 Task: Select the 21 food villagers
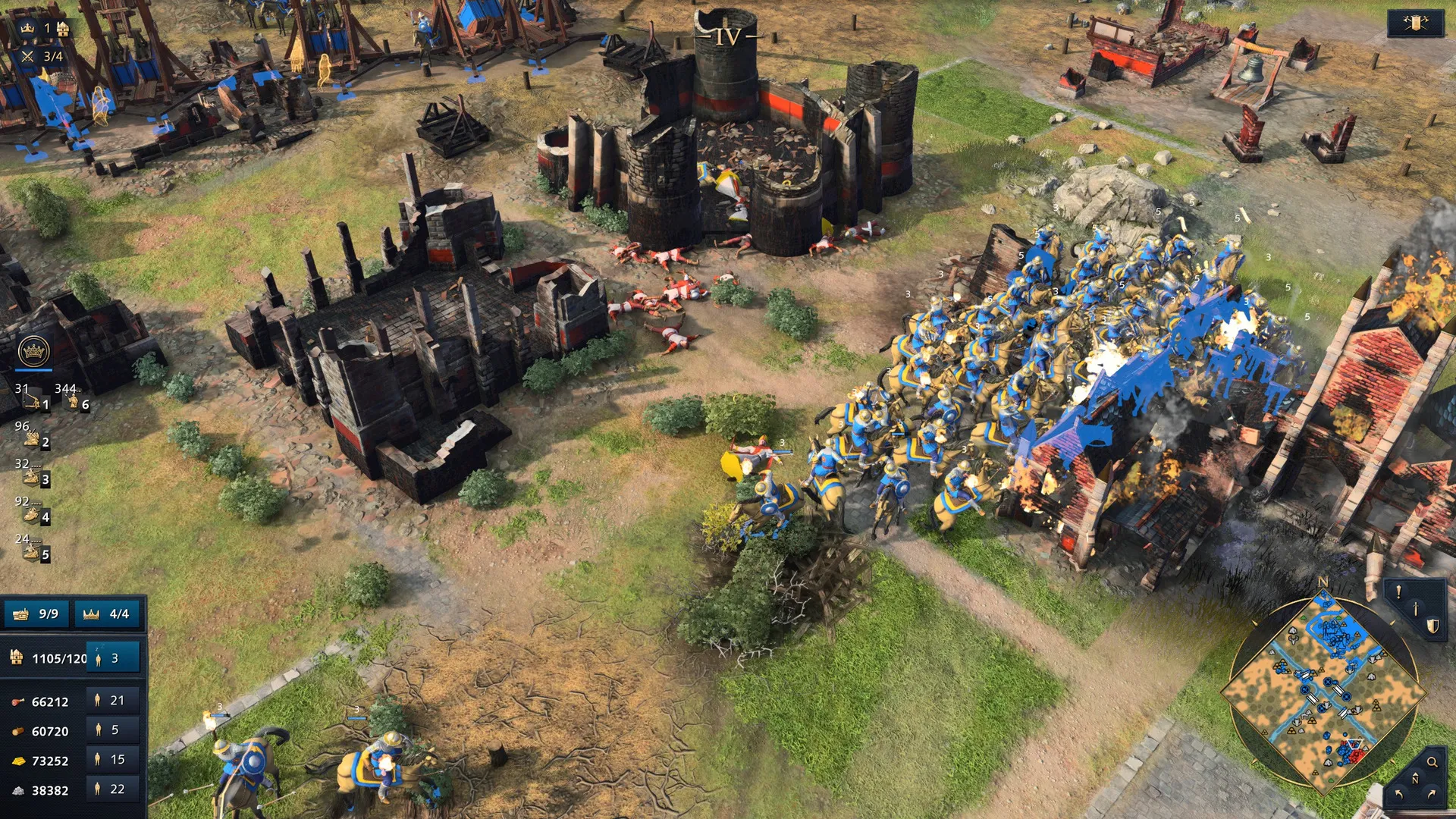pos(113,701)
